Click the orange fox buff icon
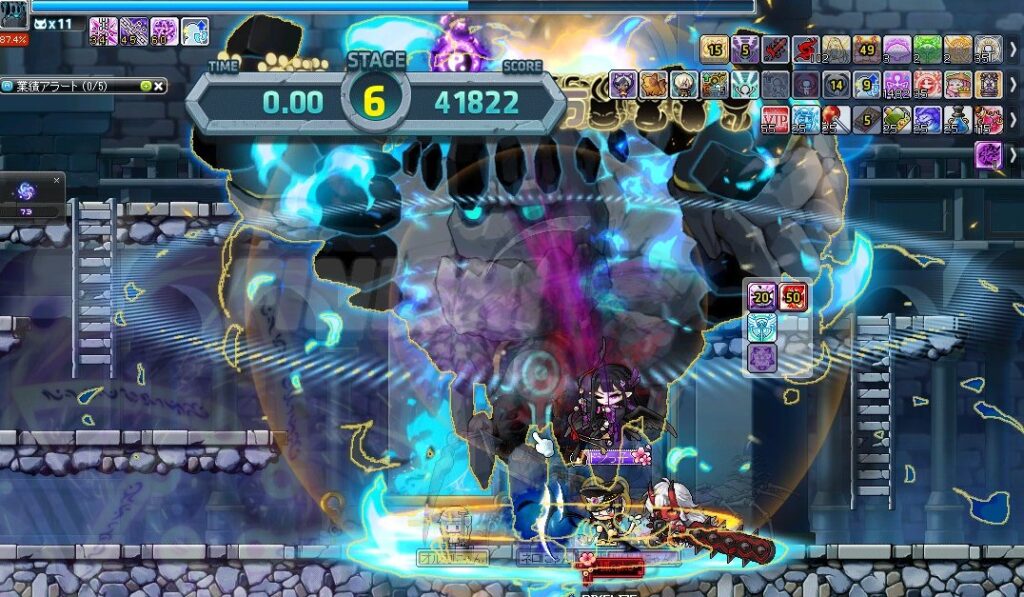 654,84
